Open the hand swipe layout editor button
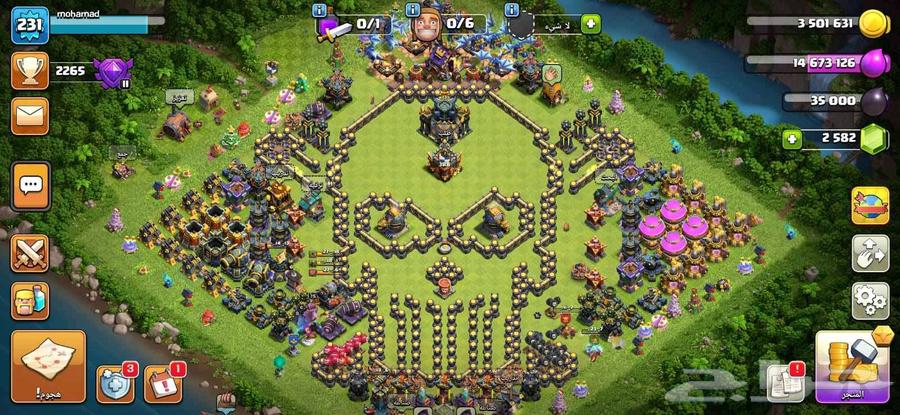This screenshot has height=415, width=900. [870, 253]
